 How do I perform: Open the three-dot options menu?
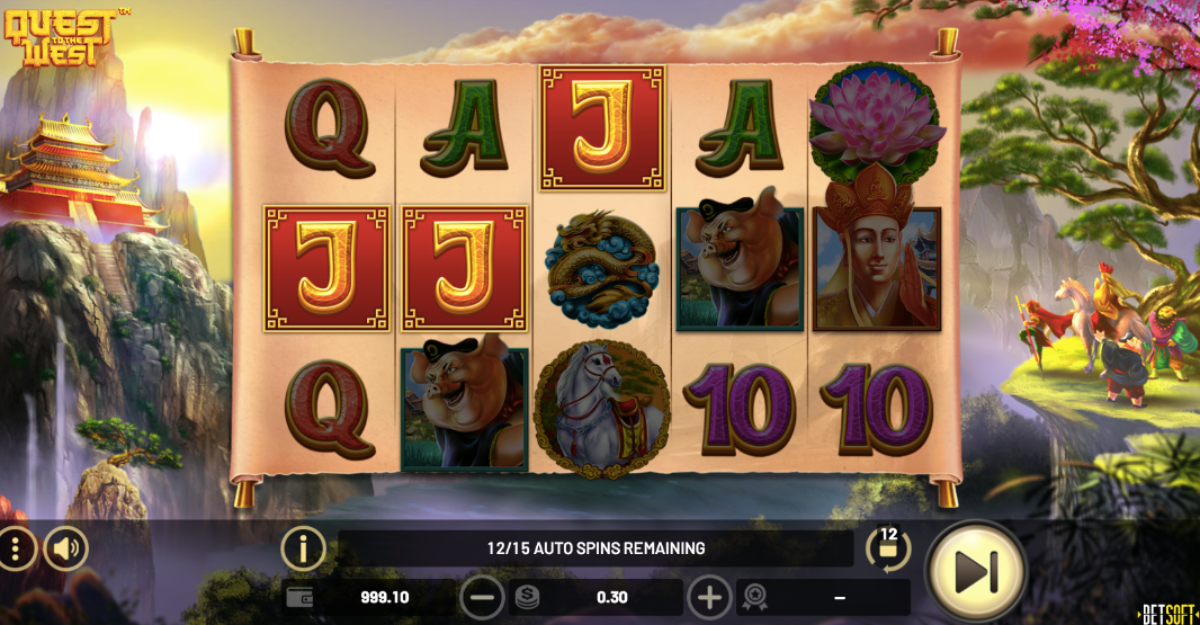click(17, 548)
